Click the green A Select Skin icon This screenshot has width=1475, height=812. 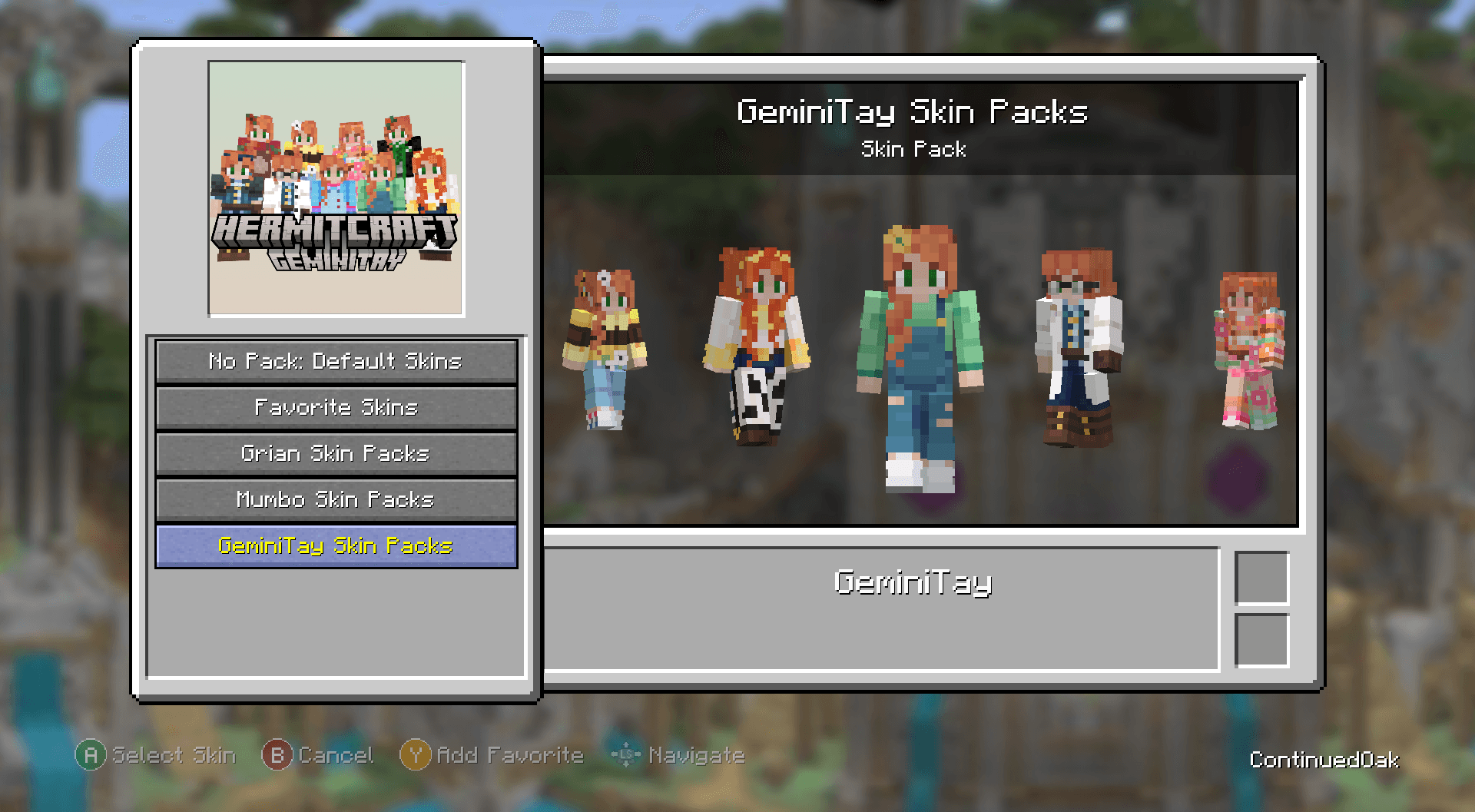pos(91,755)
